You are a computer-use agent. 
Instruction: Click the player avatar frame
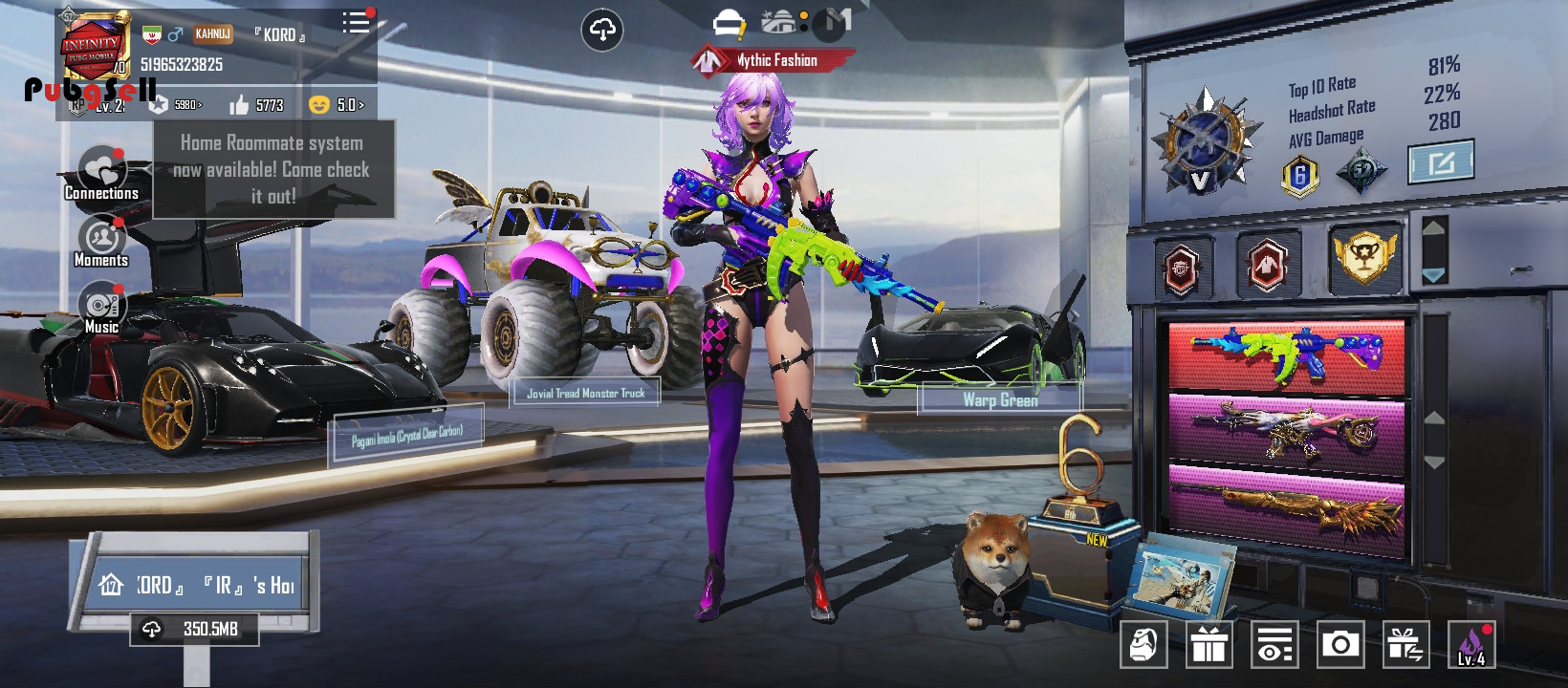[x=93, y=46]
